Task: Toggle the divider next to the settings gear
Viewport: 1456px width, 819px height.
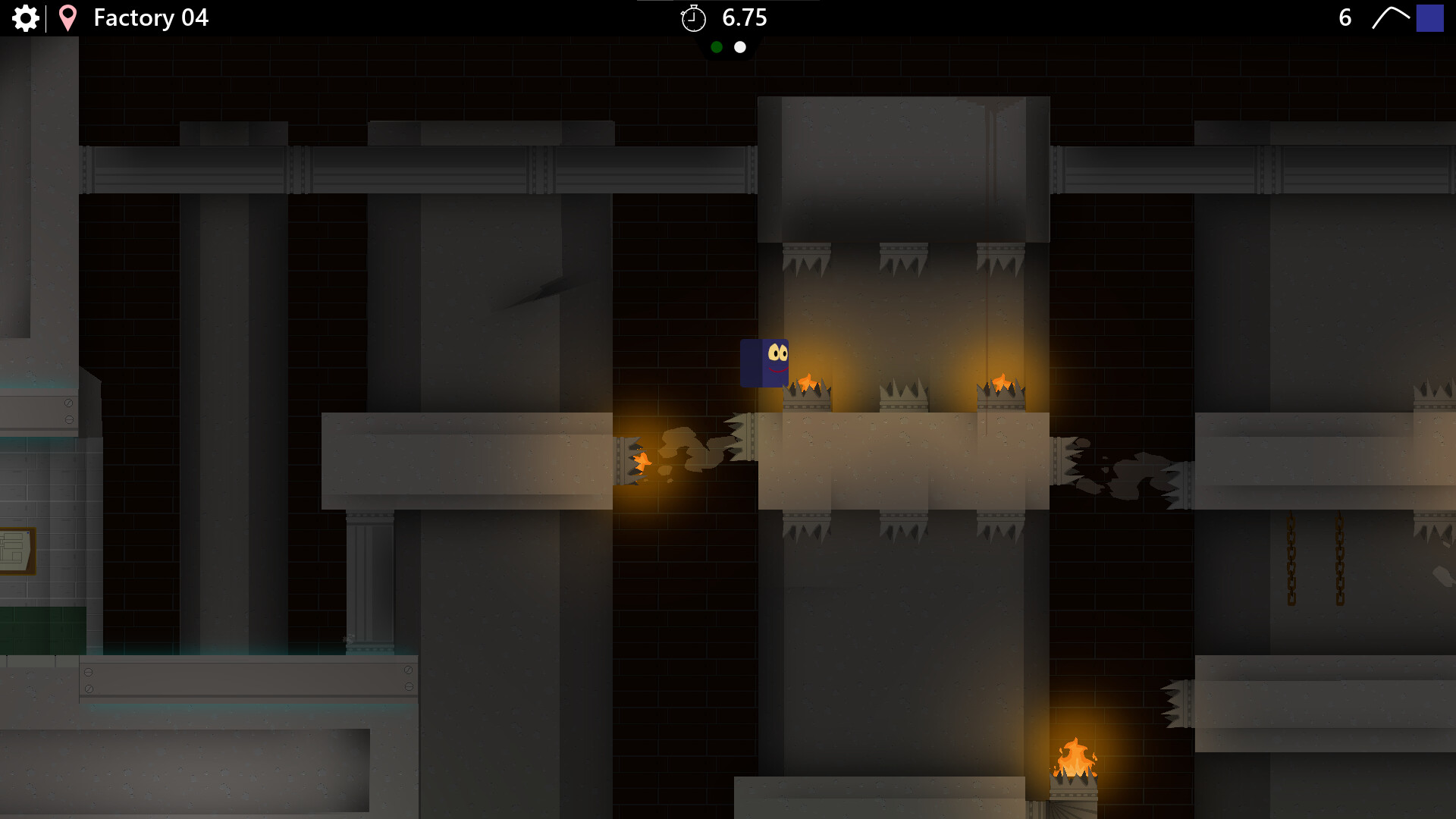Action: (x=47, y=18)
